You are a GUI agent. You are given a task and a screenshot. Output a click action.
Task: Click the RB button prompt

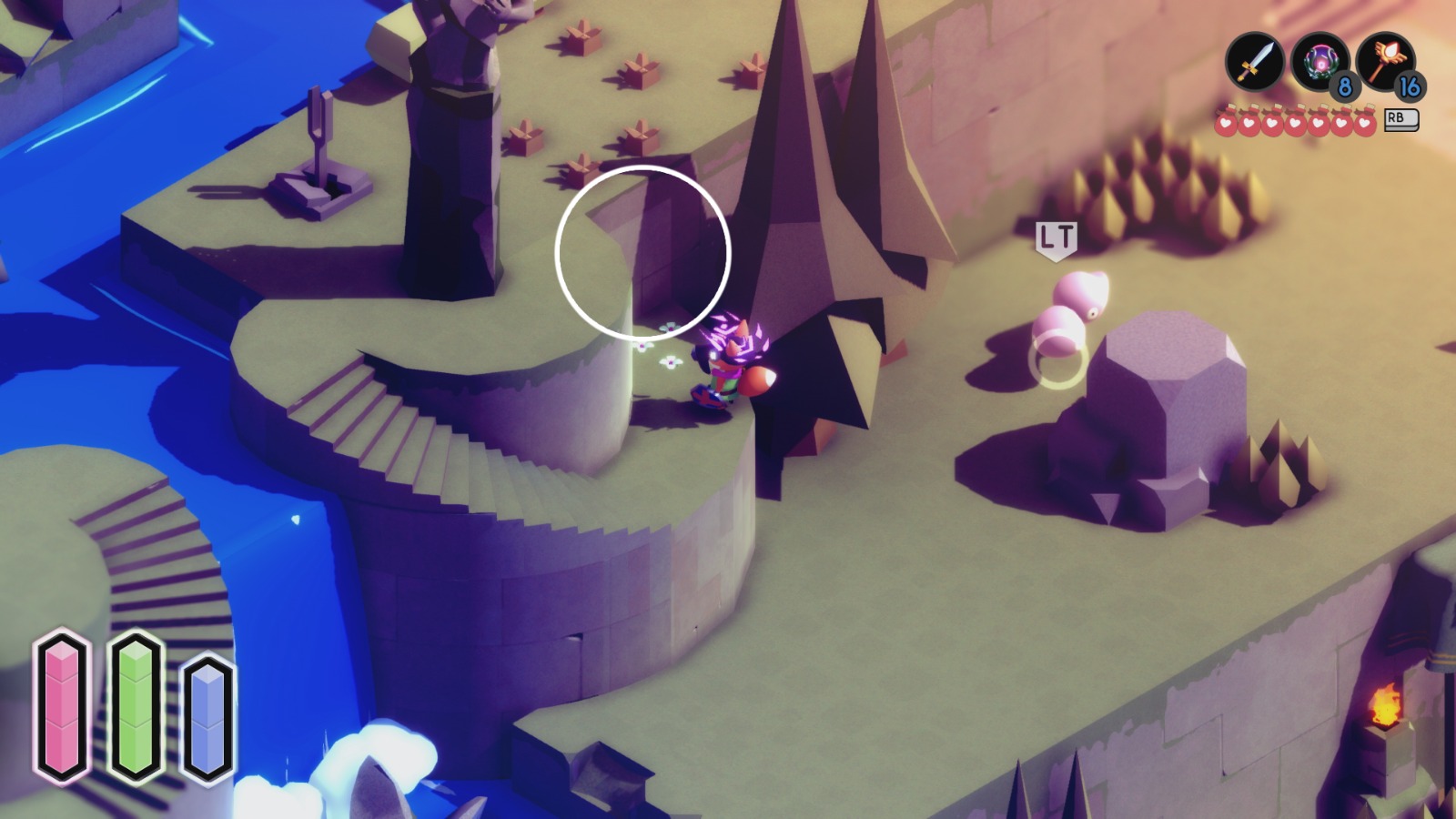click(1402, 119)
